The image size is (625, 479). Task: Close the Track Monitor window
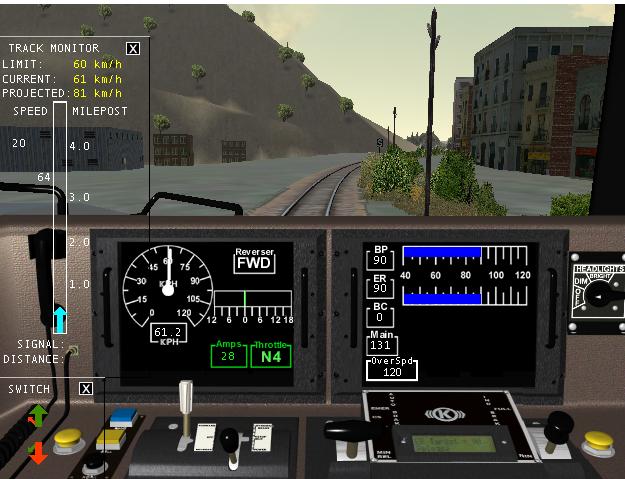pyautogui.click(x=134, y=48)
